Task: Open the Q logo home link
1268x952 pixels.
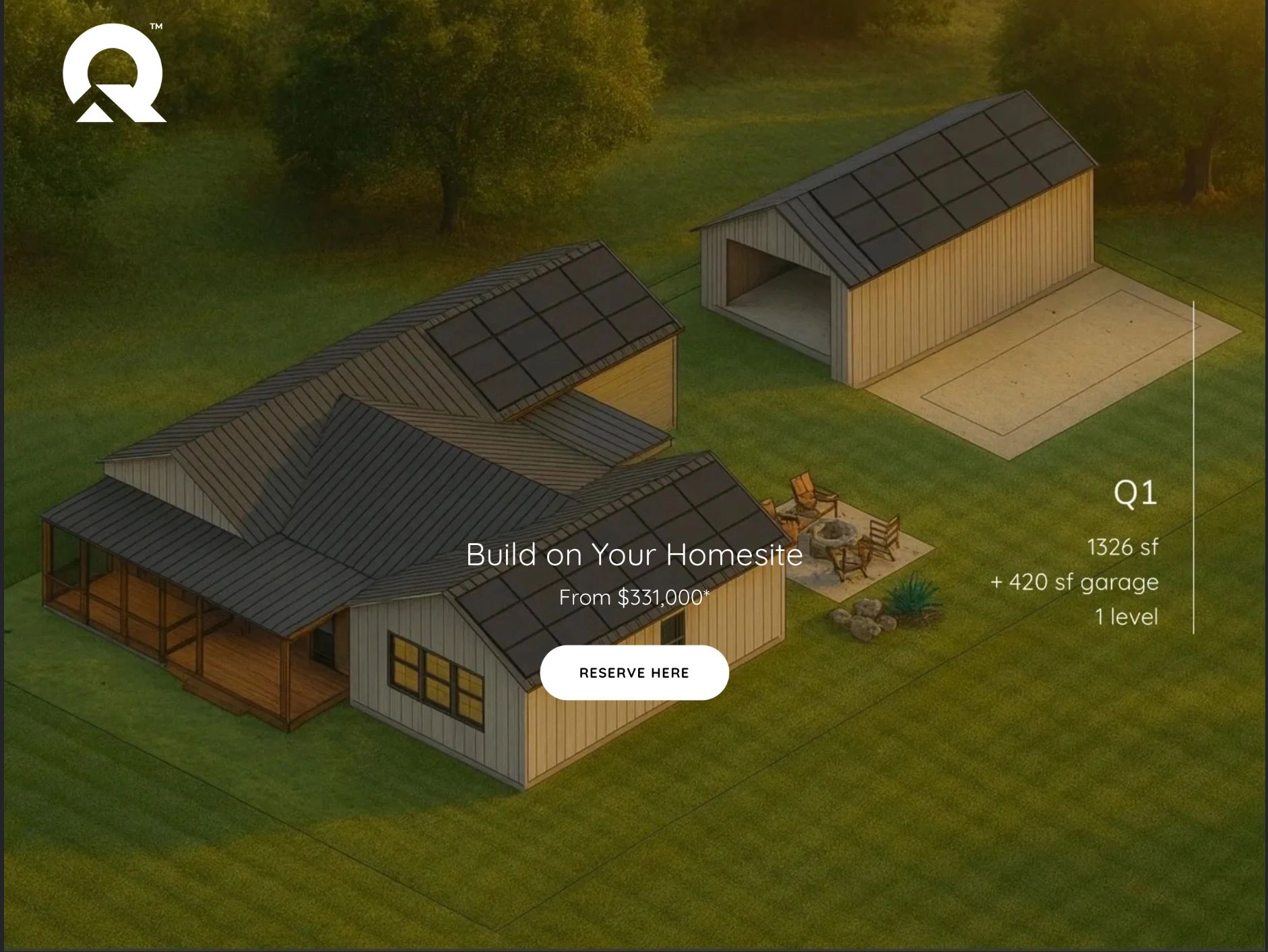Action: (x=114, y=74)
